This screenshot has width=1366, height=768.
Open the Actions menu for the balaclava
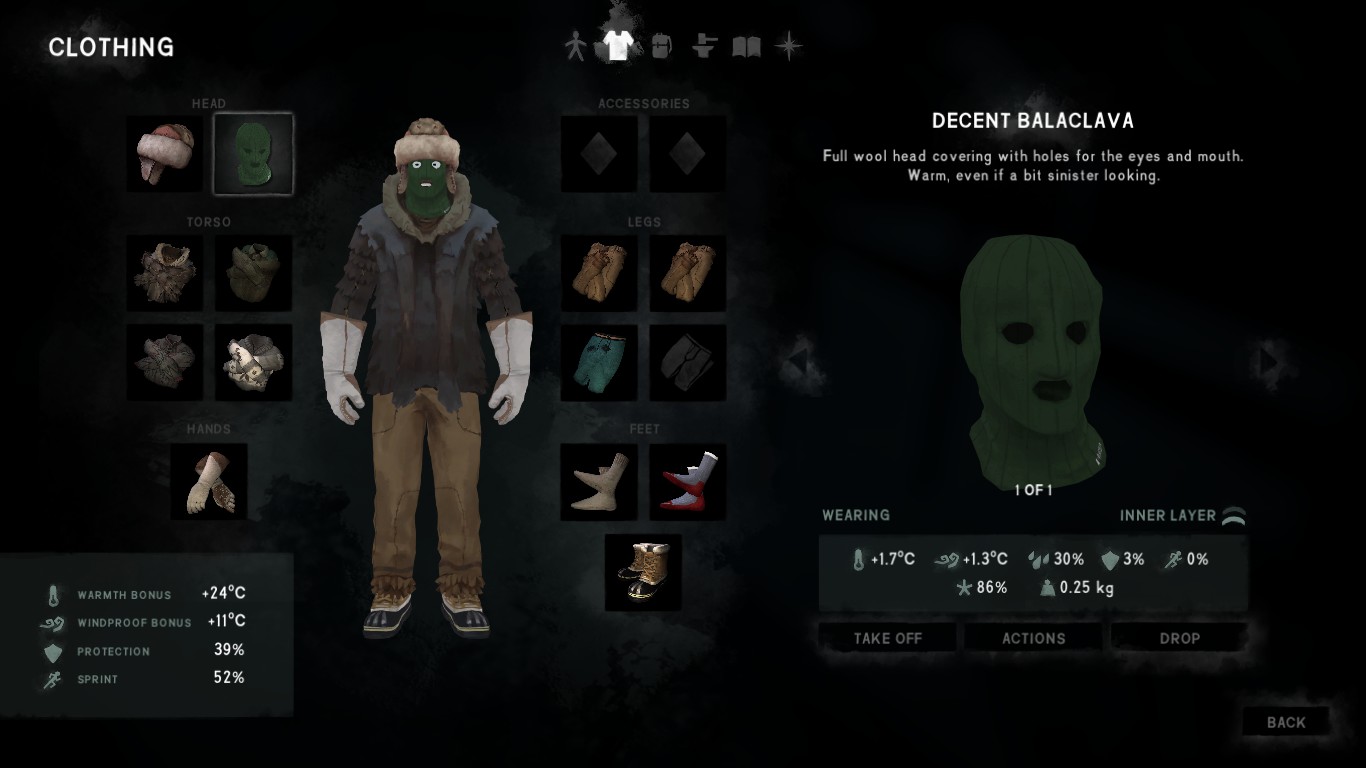(1033, 638)
